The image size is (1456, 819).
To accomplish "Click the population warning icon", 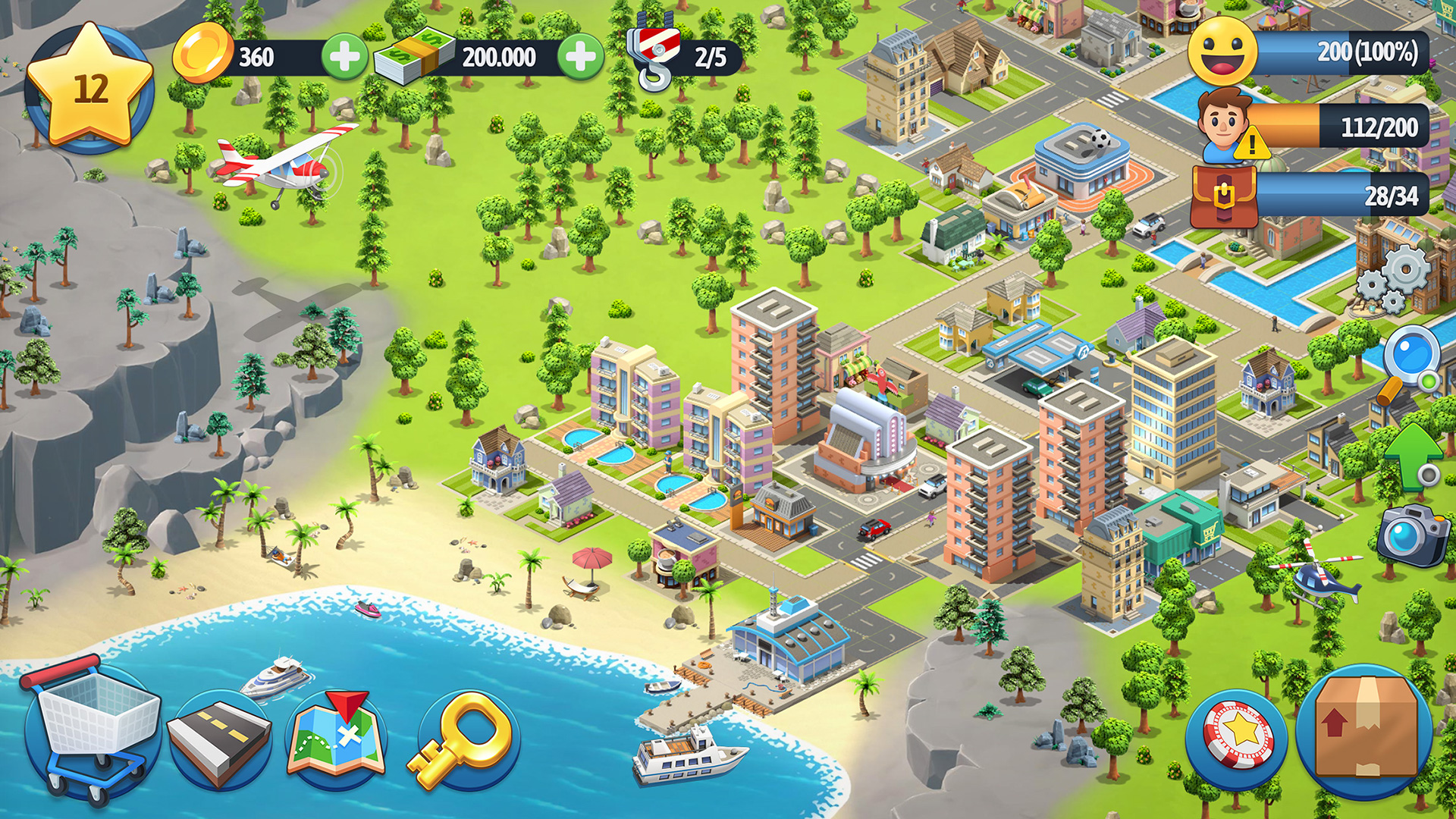I will (x=1252, y=144).
